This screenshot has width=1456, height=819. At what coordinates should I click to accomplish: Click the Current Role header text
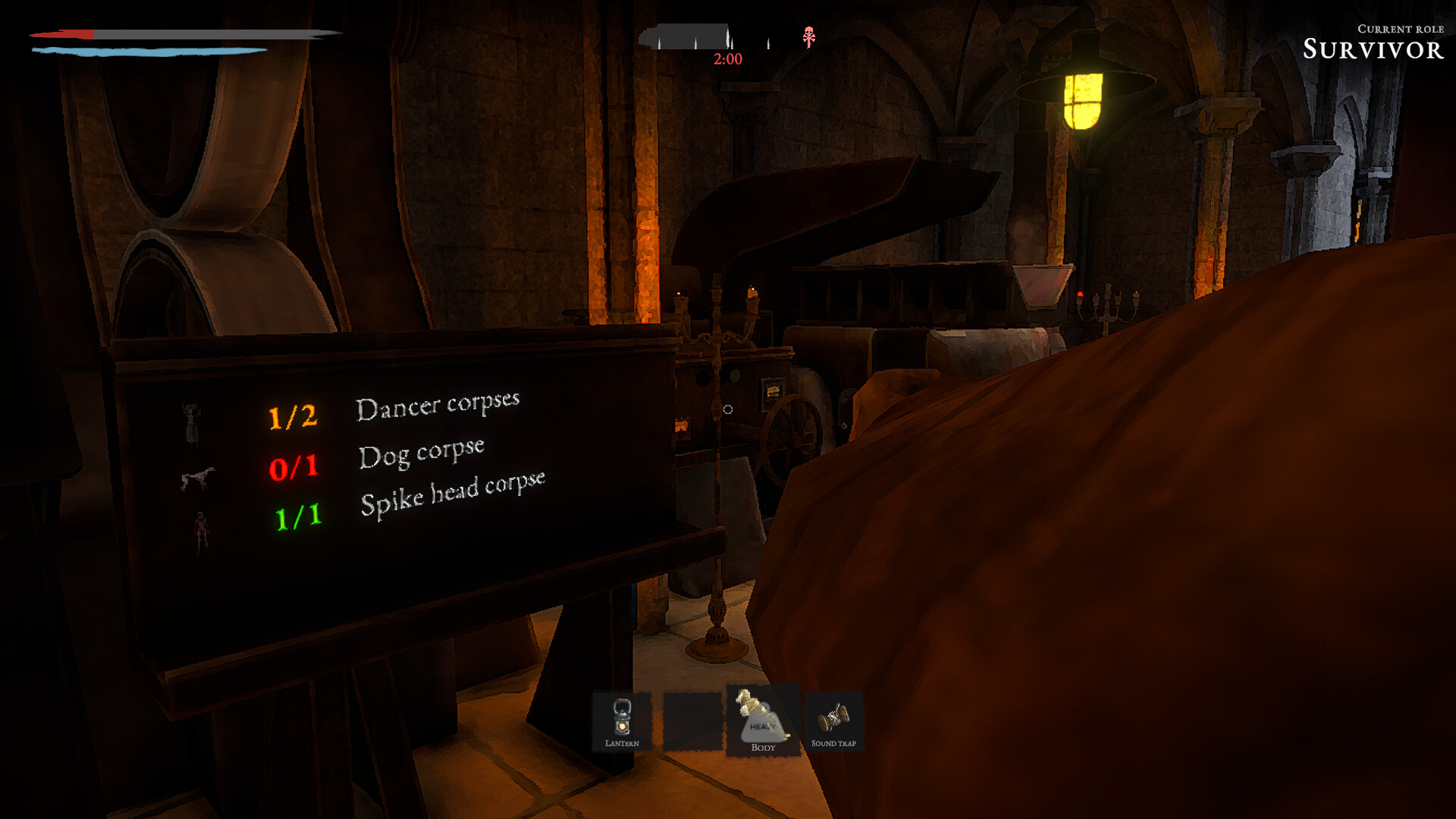[x=1400, y=29]
